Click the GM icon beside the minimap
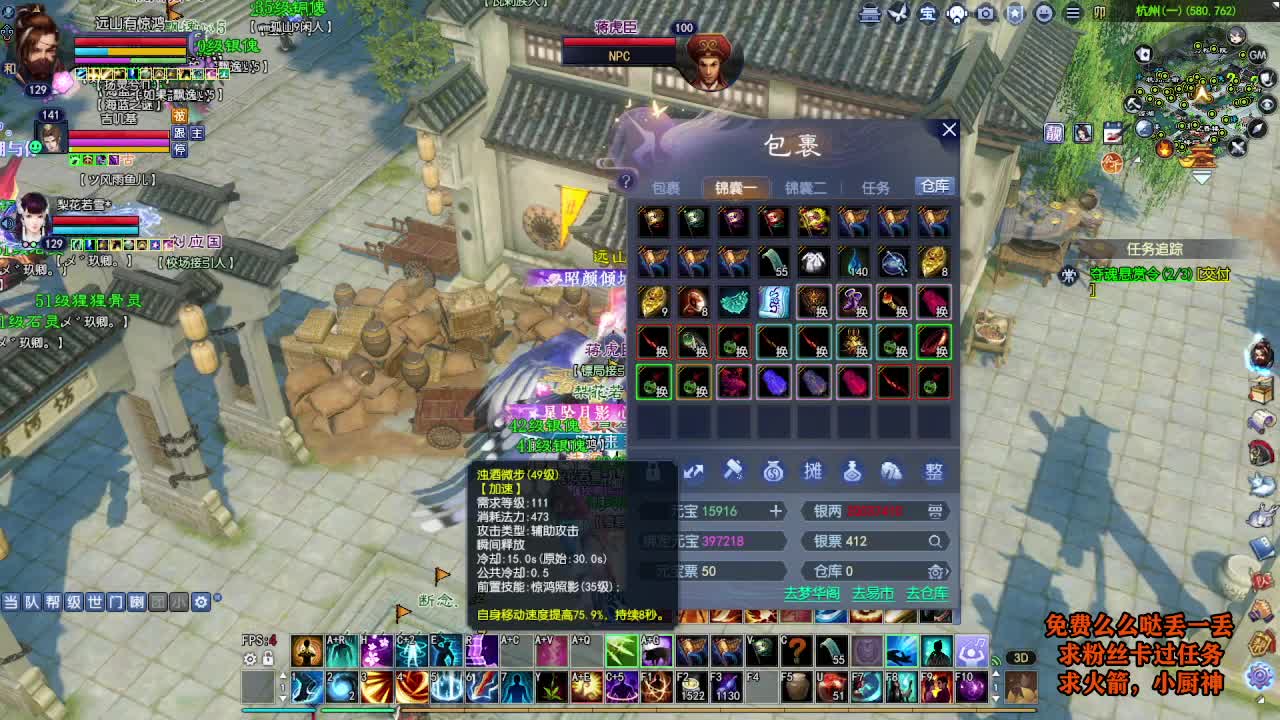 click(1257, 55)
